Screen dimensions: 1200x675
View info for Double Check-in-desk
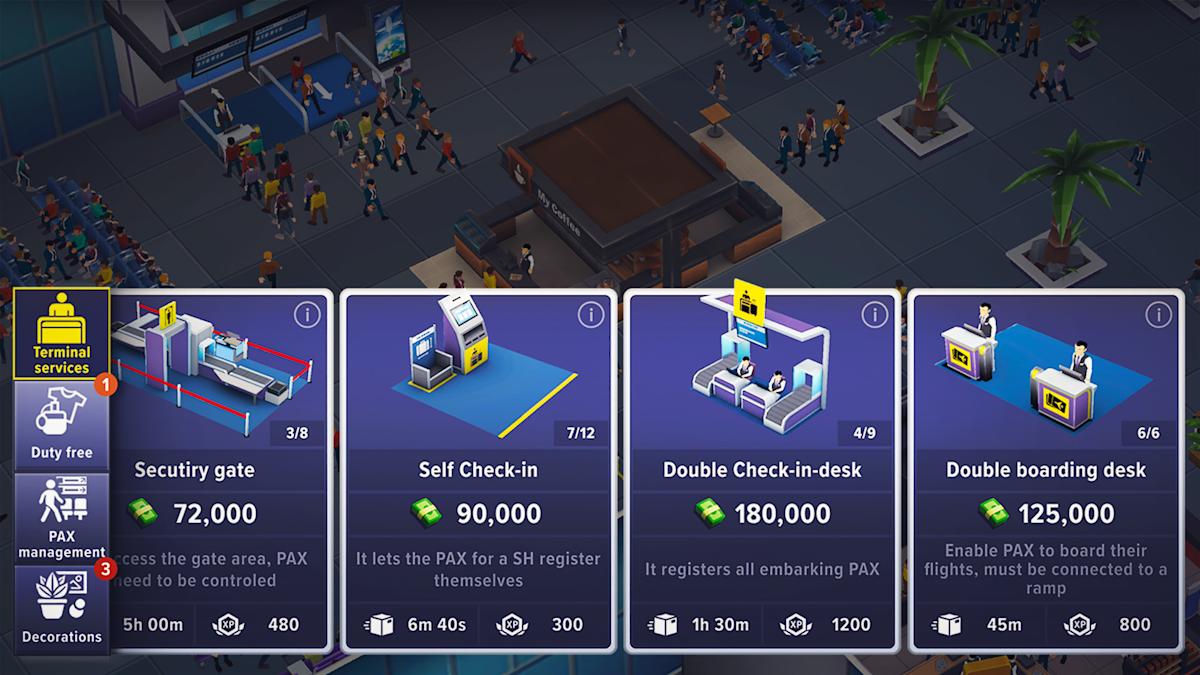tap(875, 315)
